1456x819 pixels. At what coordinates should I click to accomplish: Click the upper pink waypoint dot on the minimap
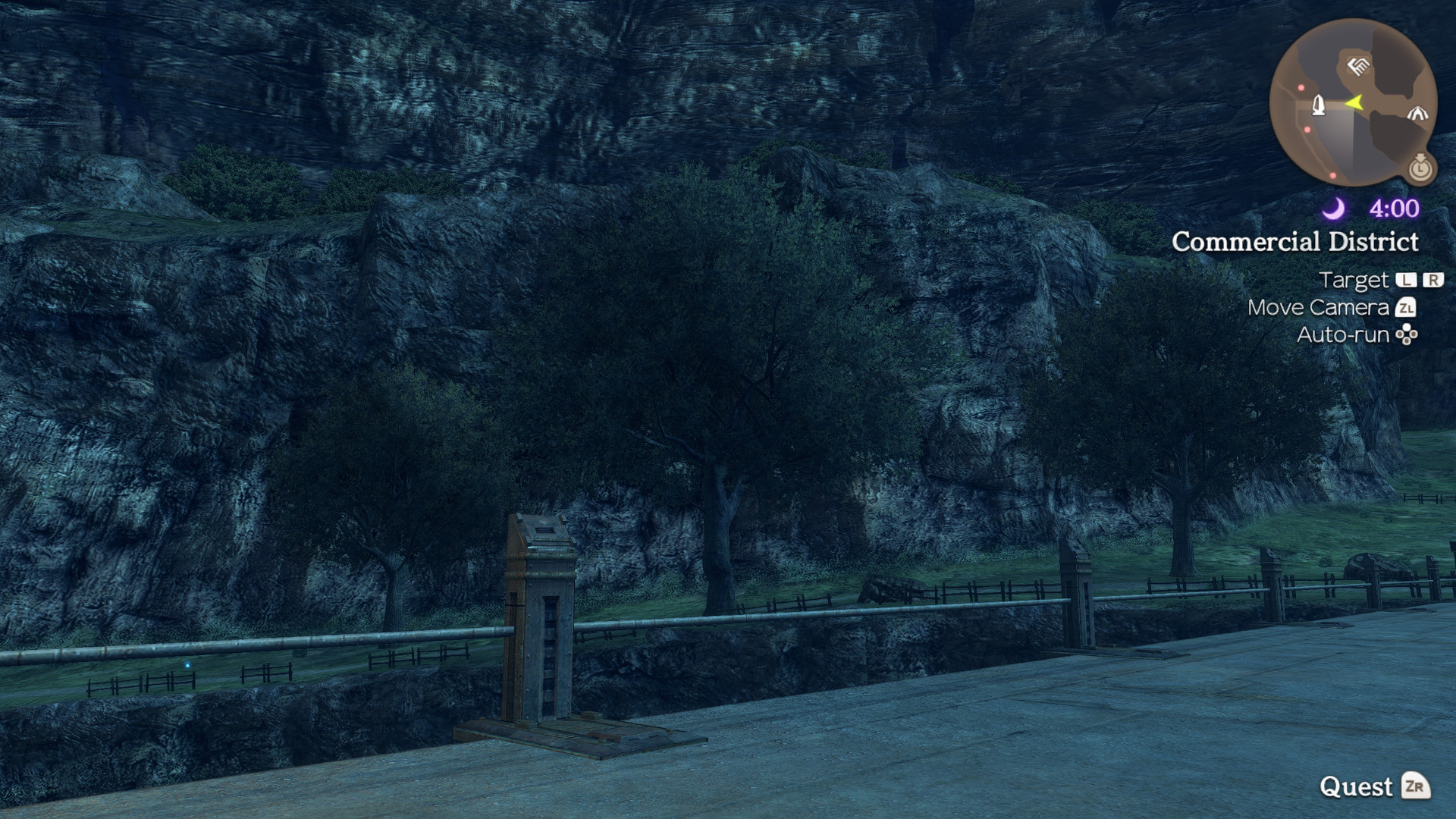tap(1301, 88)
